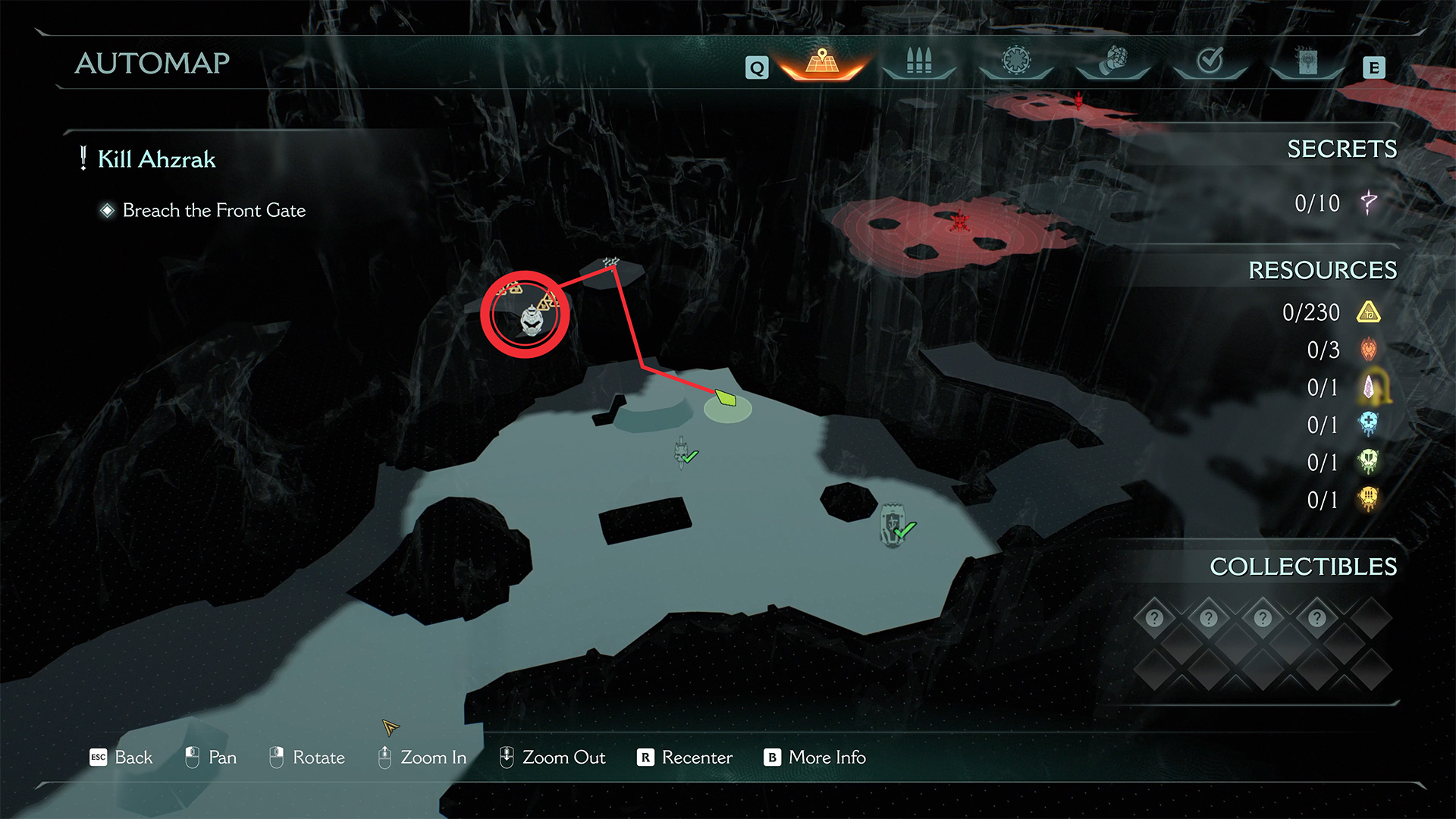The image size is (1456, 819).
Task: Click the red demon marker on the large red zone
Action: pos(960,221)
